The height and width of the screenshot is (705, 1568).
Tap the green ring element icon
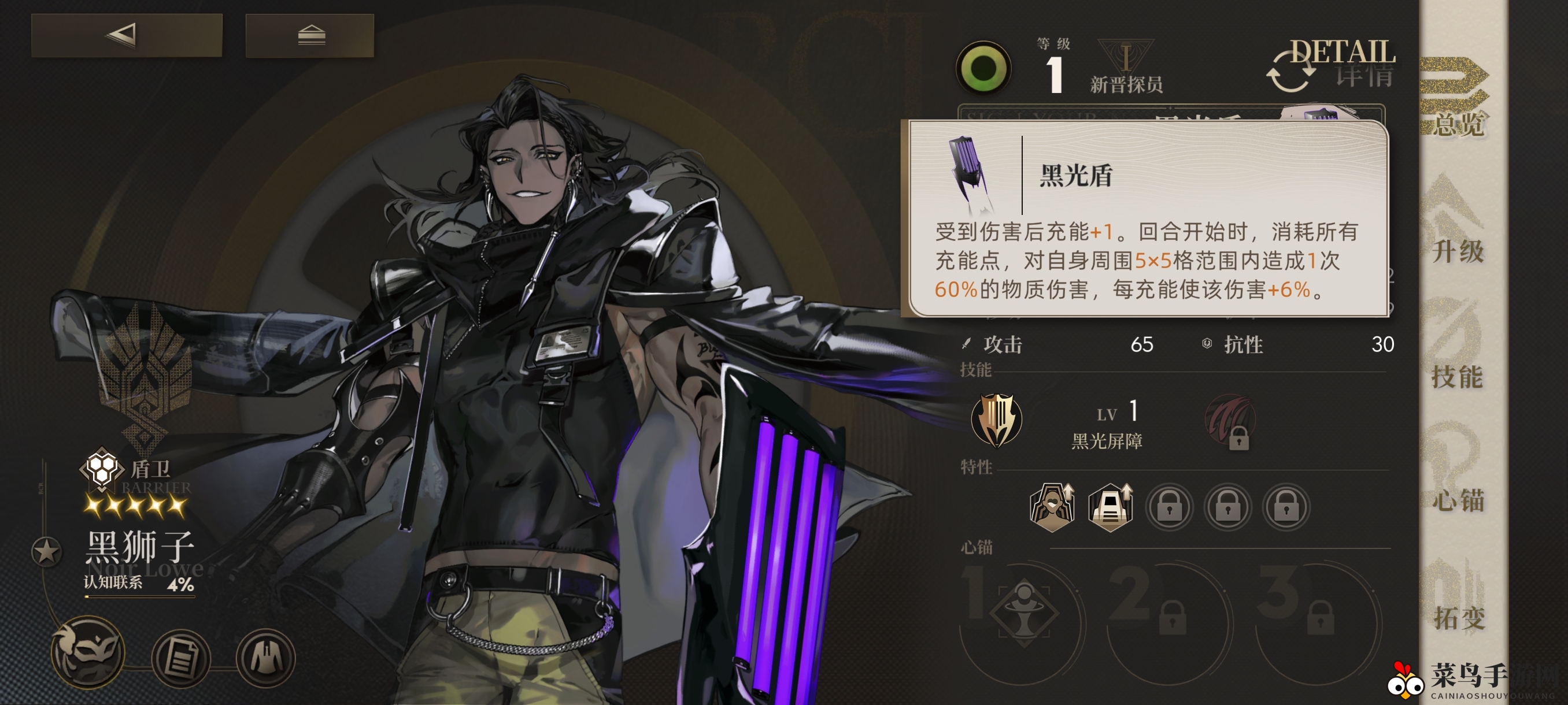pyautogui.click(x=983, y=68)
